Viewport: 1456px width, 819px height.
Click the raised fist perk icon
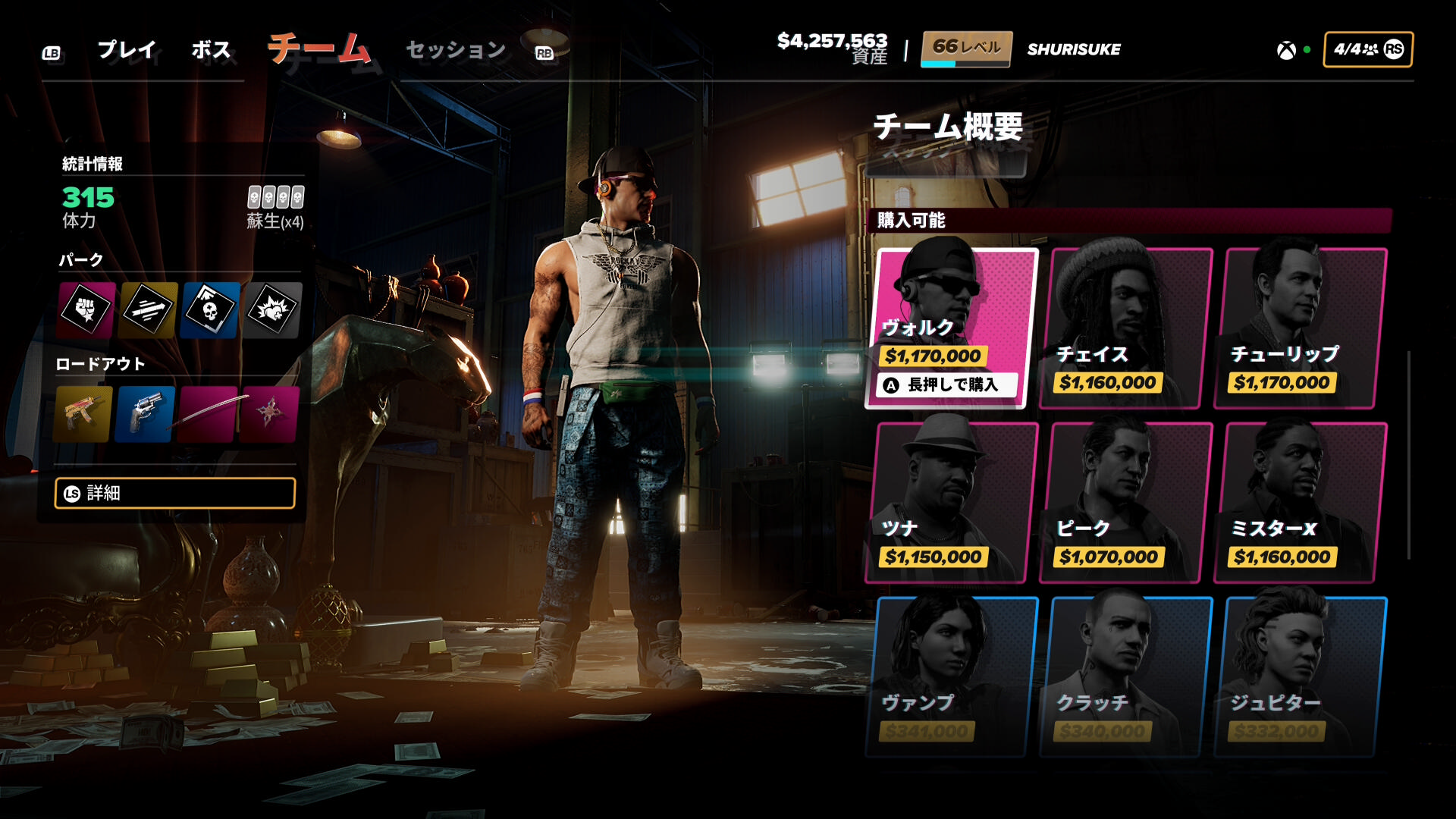tap(86, 309)
